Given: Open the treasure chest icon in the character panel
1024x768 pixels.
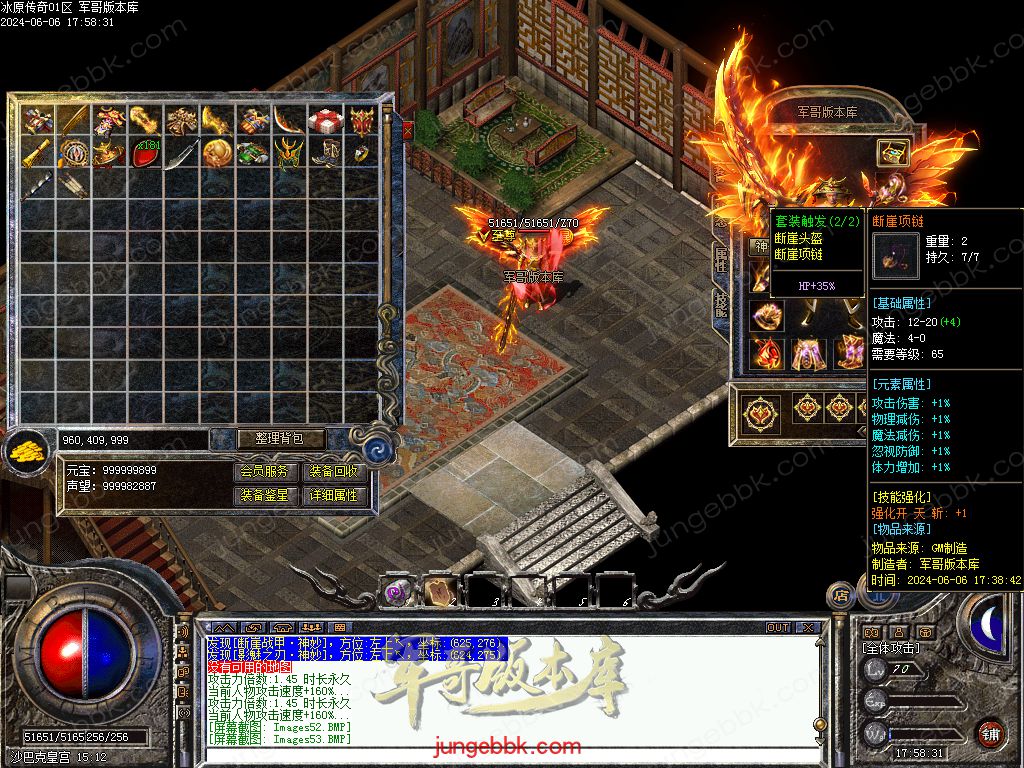Looking at the screenshot, I should tap(892, 152).
